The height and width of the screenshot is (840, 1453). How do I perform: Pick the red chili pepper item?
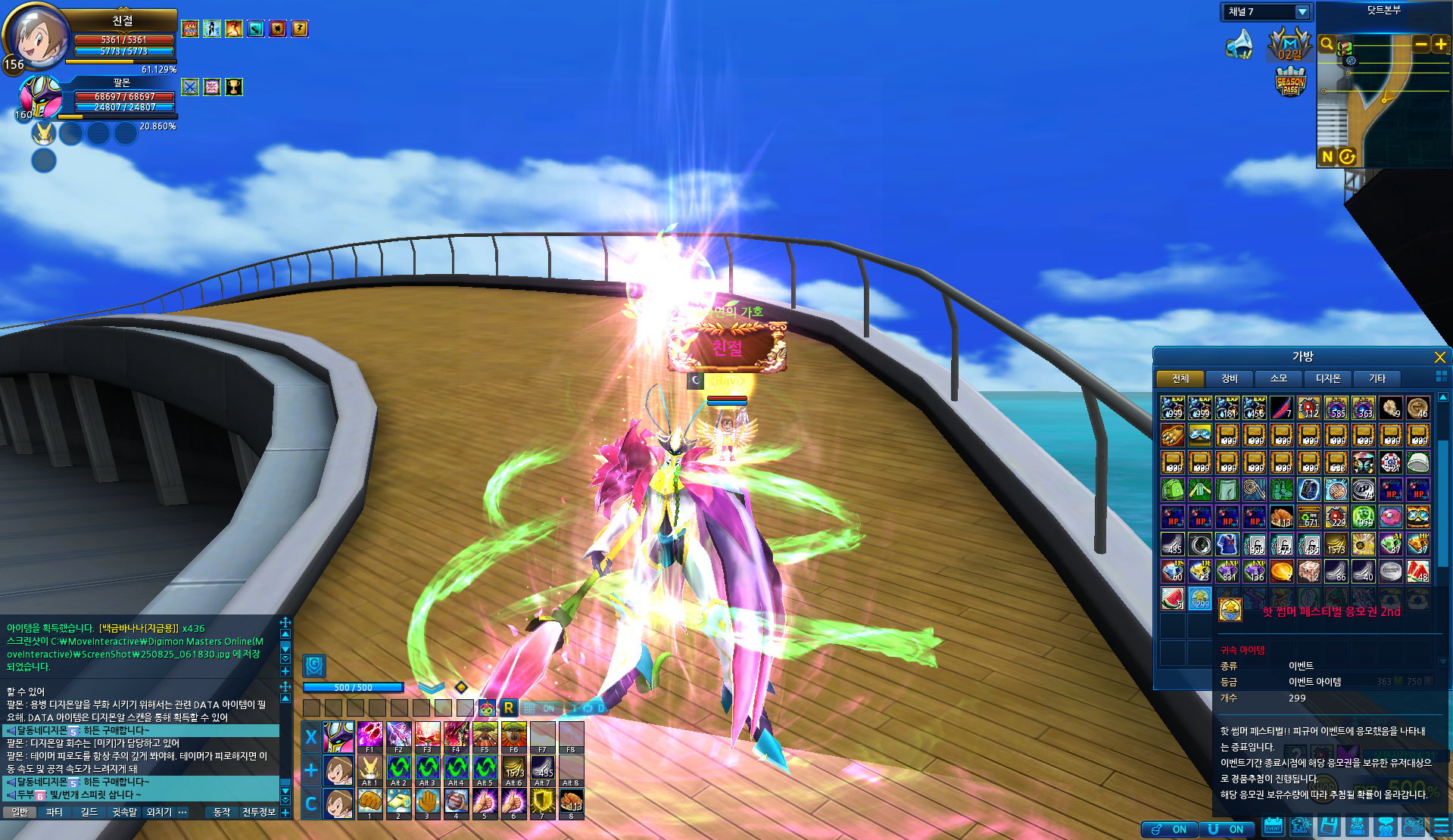tap(1281, 408)
